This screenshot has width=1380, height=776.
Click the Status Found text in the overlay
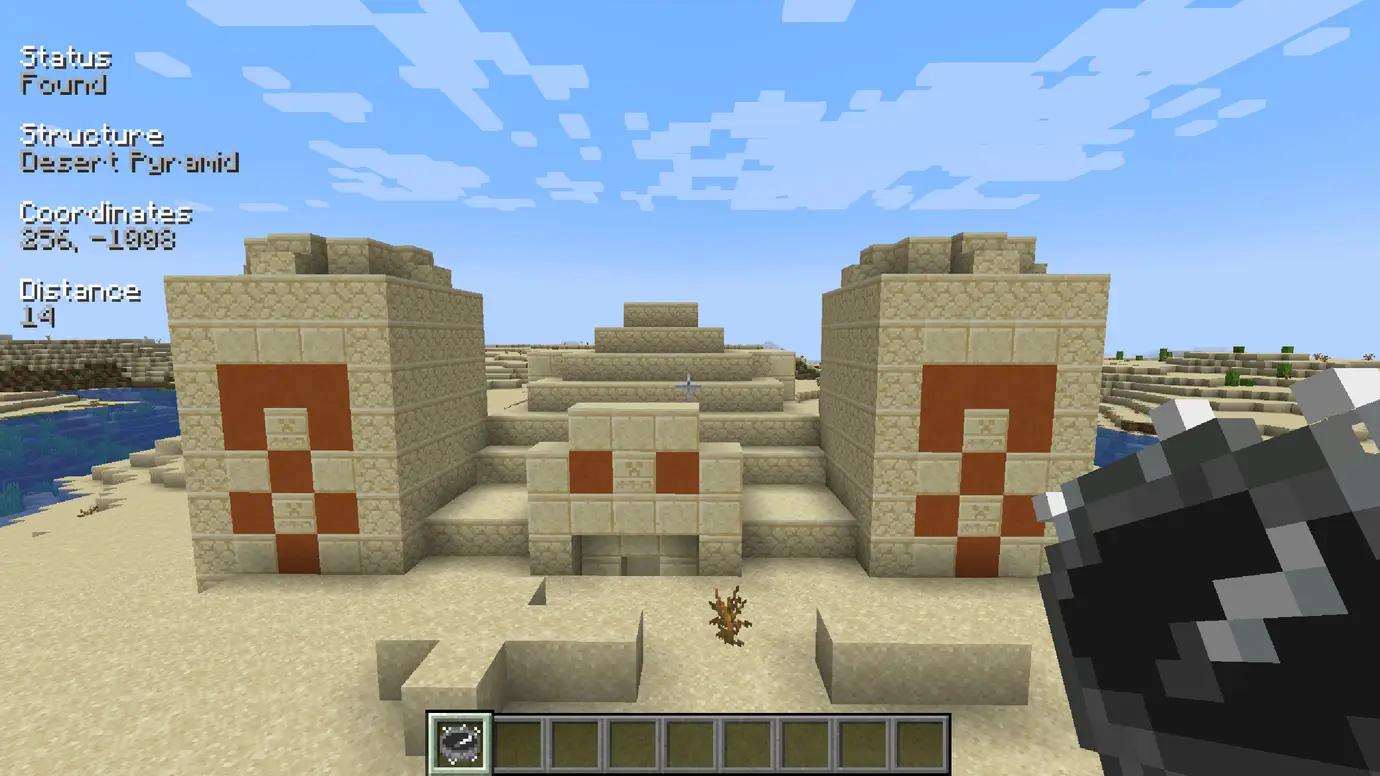click(x=65, y=70)
